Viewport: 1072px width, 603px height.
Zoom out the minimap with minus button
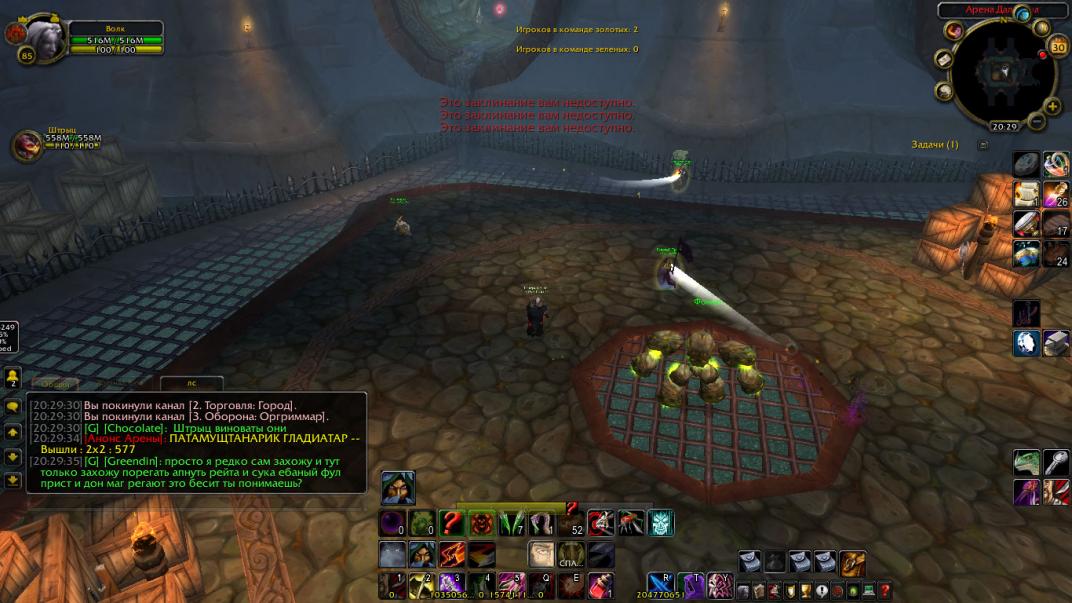click(1036, 122)
